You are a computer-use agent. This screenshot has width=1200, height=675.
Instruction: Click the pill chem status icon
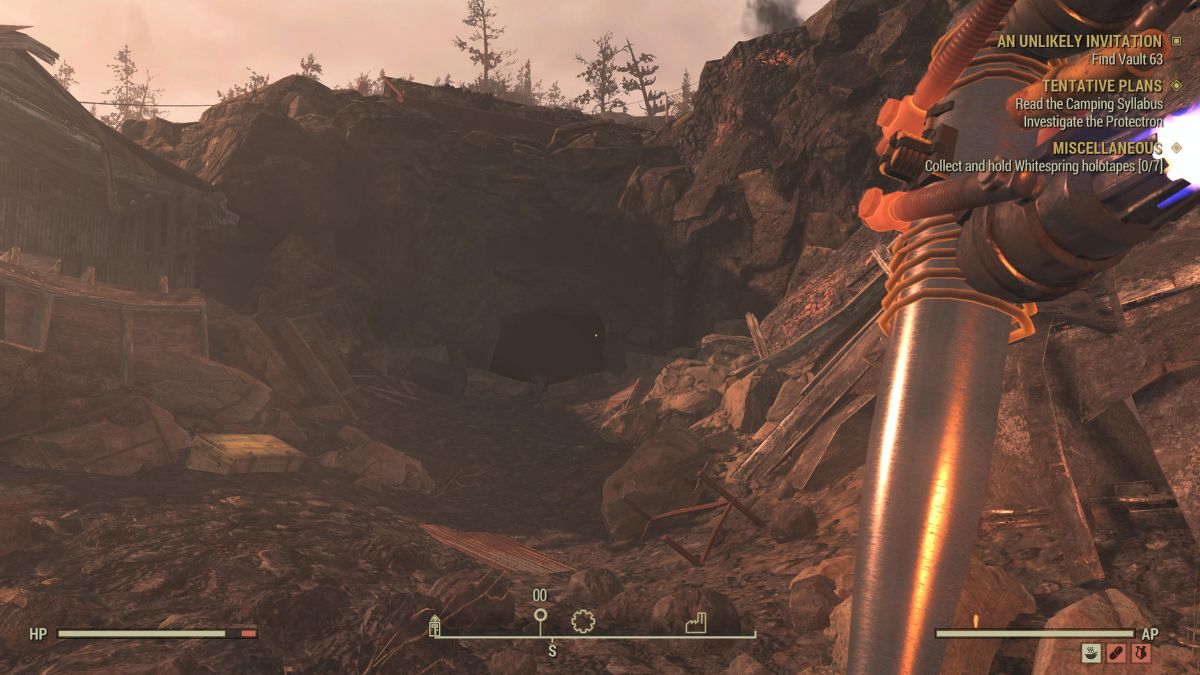coord(1116,653)
